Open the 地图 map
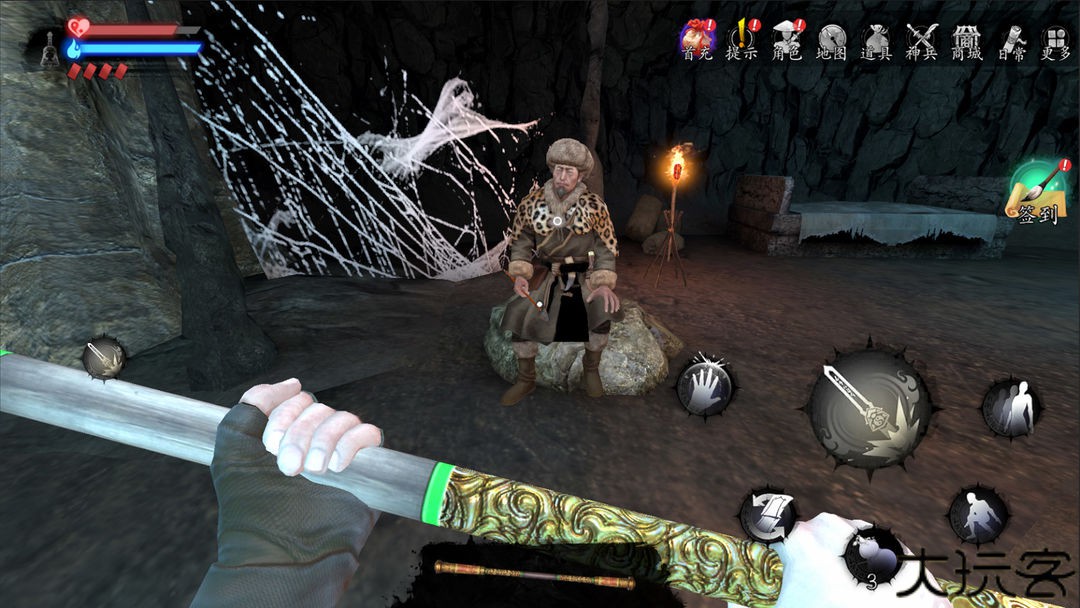The height and width of the screenshot is (608, 1080). pyautogui.click(x=832, y=40)
